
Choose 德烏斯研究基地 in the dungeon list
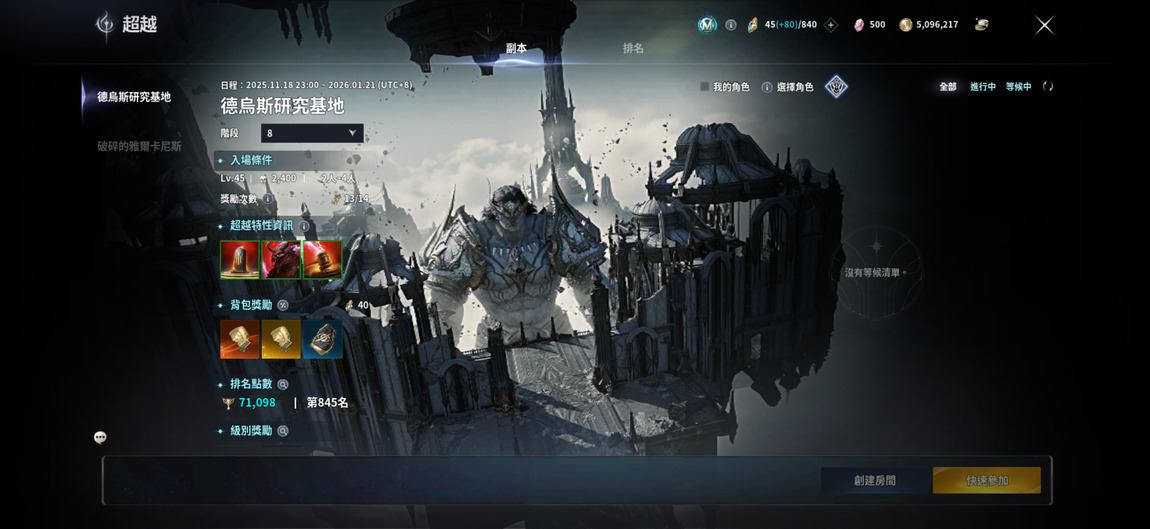[134, 97]
